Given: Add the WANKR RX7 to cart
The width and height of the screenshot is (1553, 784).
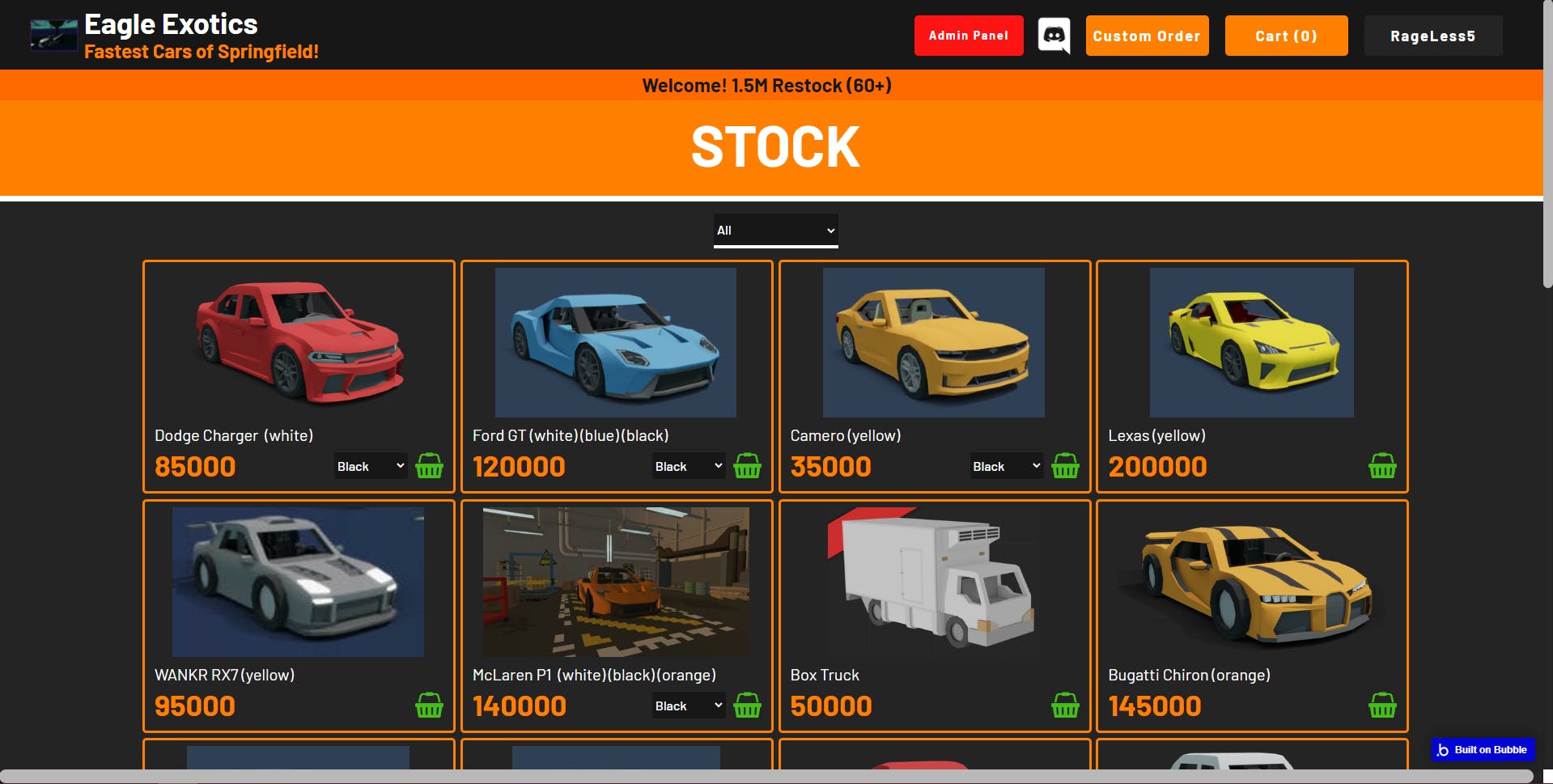Looking at the screenshot, I should [429, 706].
